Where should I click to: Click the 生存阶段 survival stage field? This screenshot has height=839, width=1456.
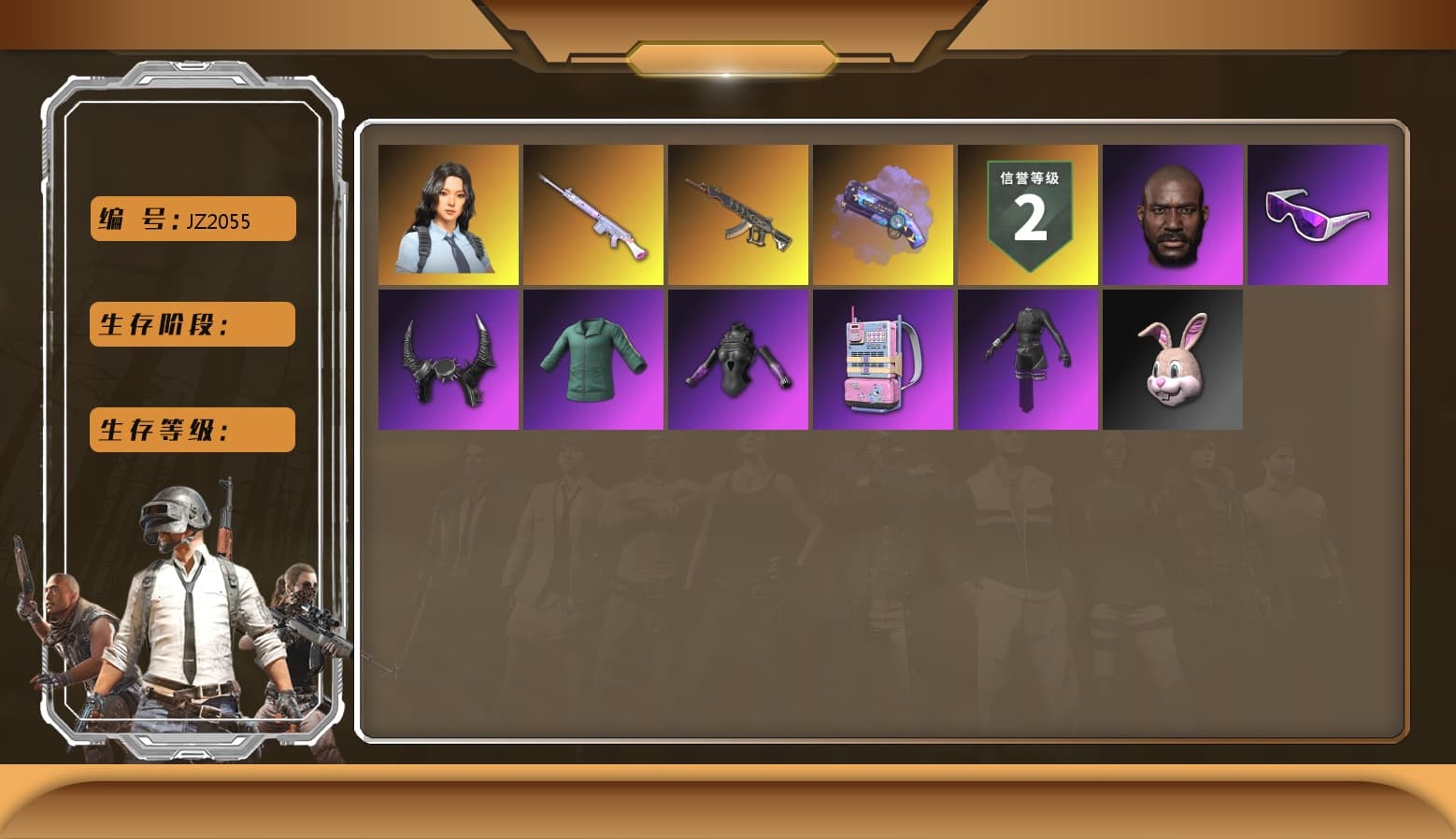coord(192,324)
